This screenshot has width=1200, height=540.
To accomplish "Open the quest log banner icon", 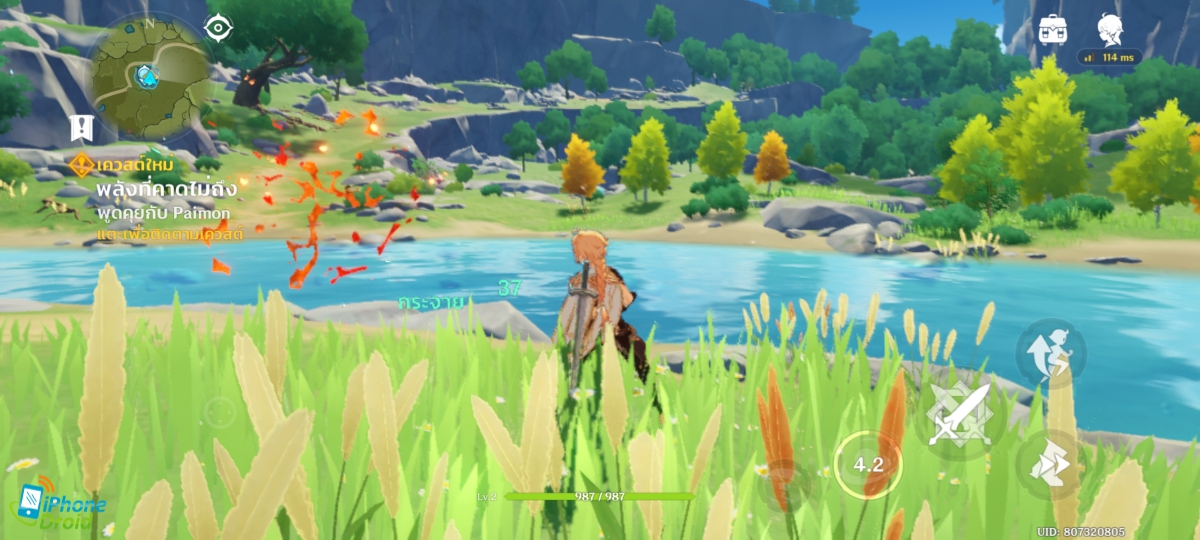I will [x=81, y=127].
